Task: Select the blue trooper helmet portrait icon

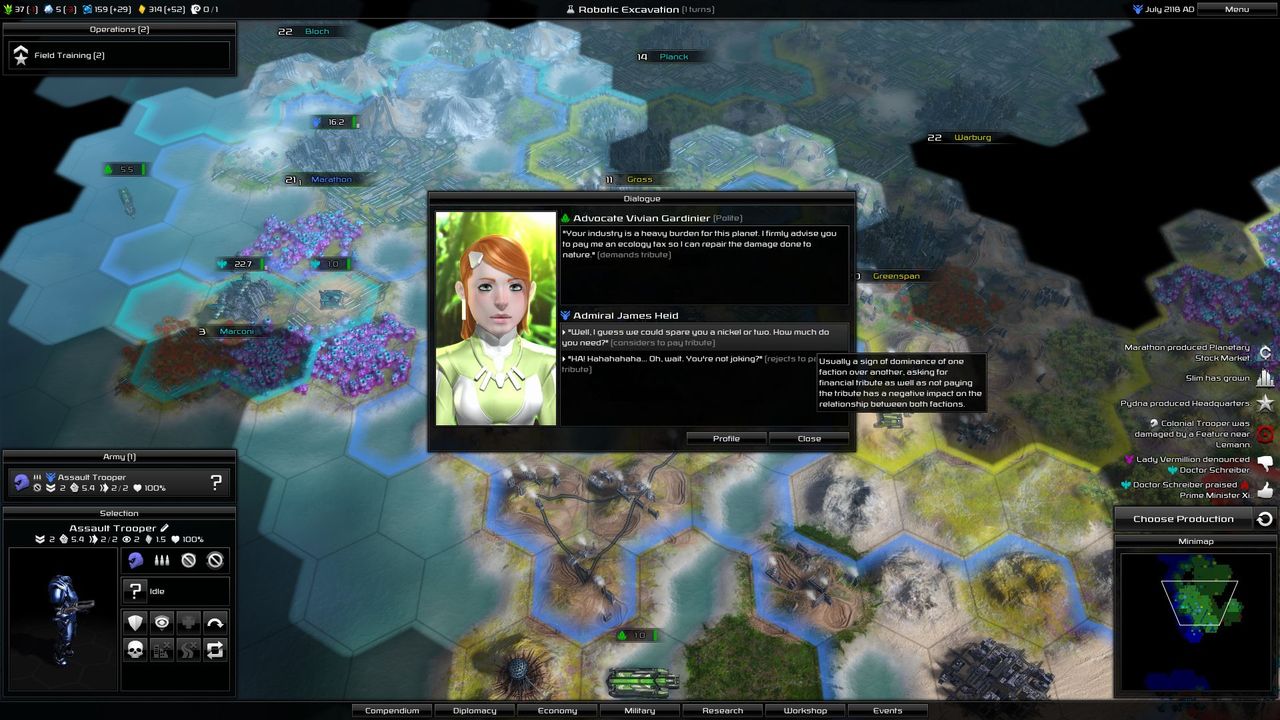Action: pyautogui.click(x=135, y=559)
